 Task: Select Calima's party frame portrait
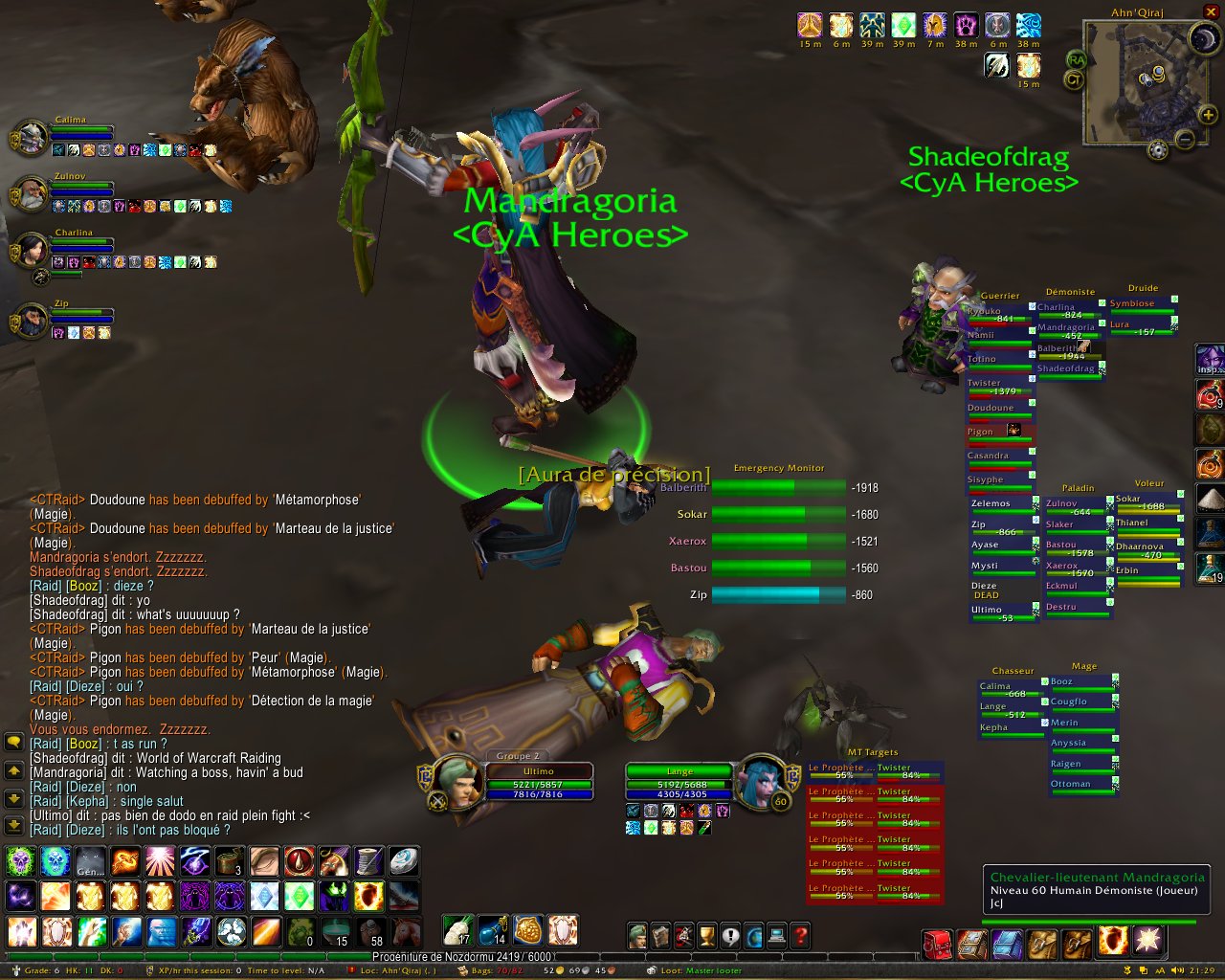pos(32,137)
